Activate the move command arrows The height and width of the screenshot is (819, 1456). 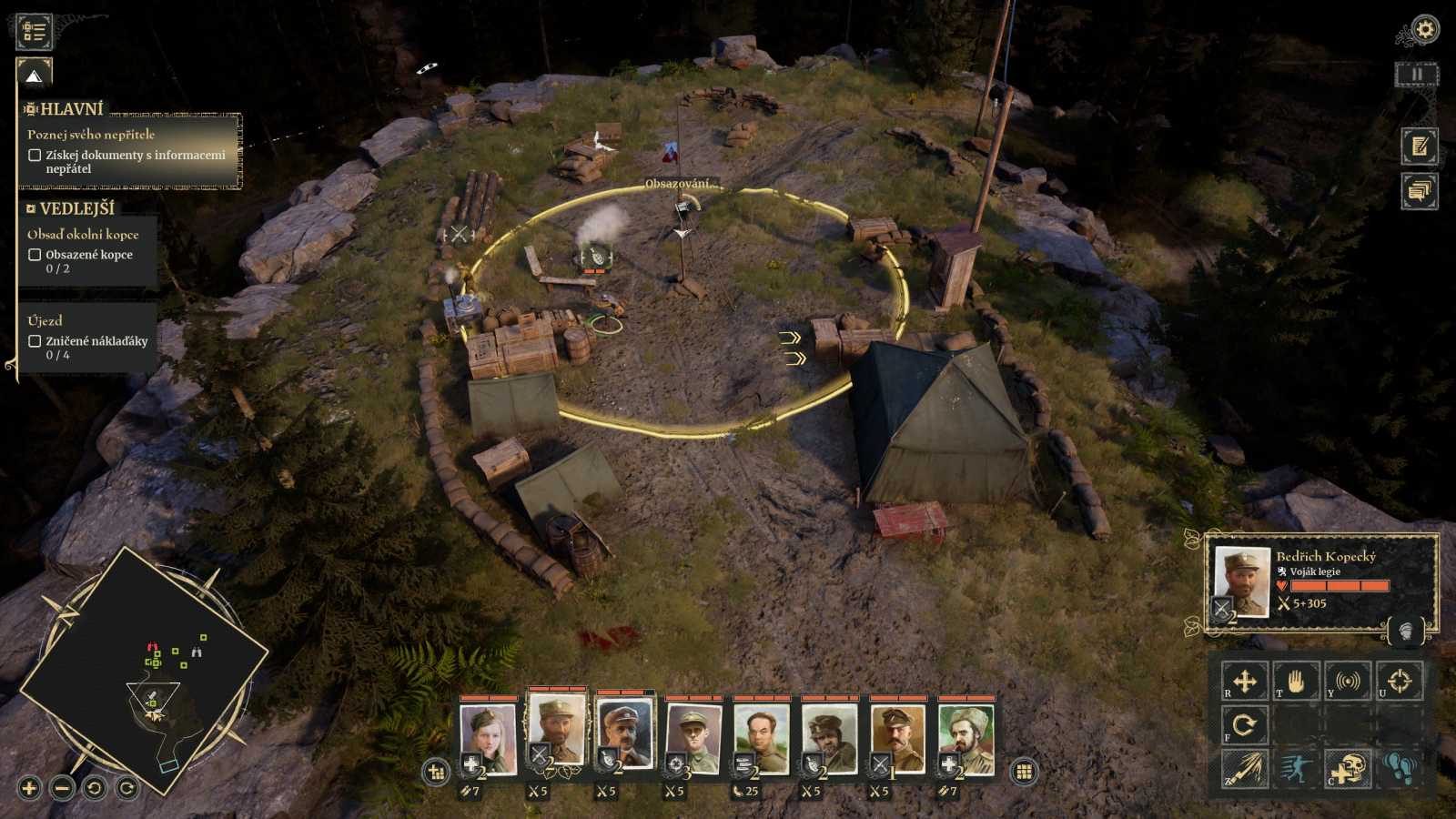pyautogui.click(x=1244, y=681)
